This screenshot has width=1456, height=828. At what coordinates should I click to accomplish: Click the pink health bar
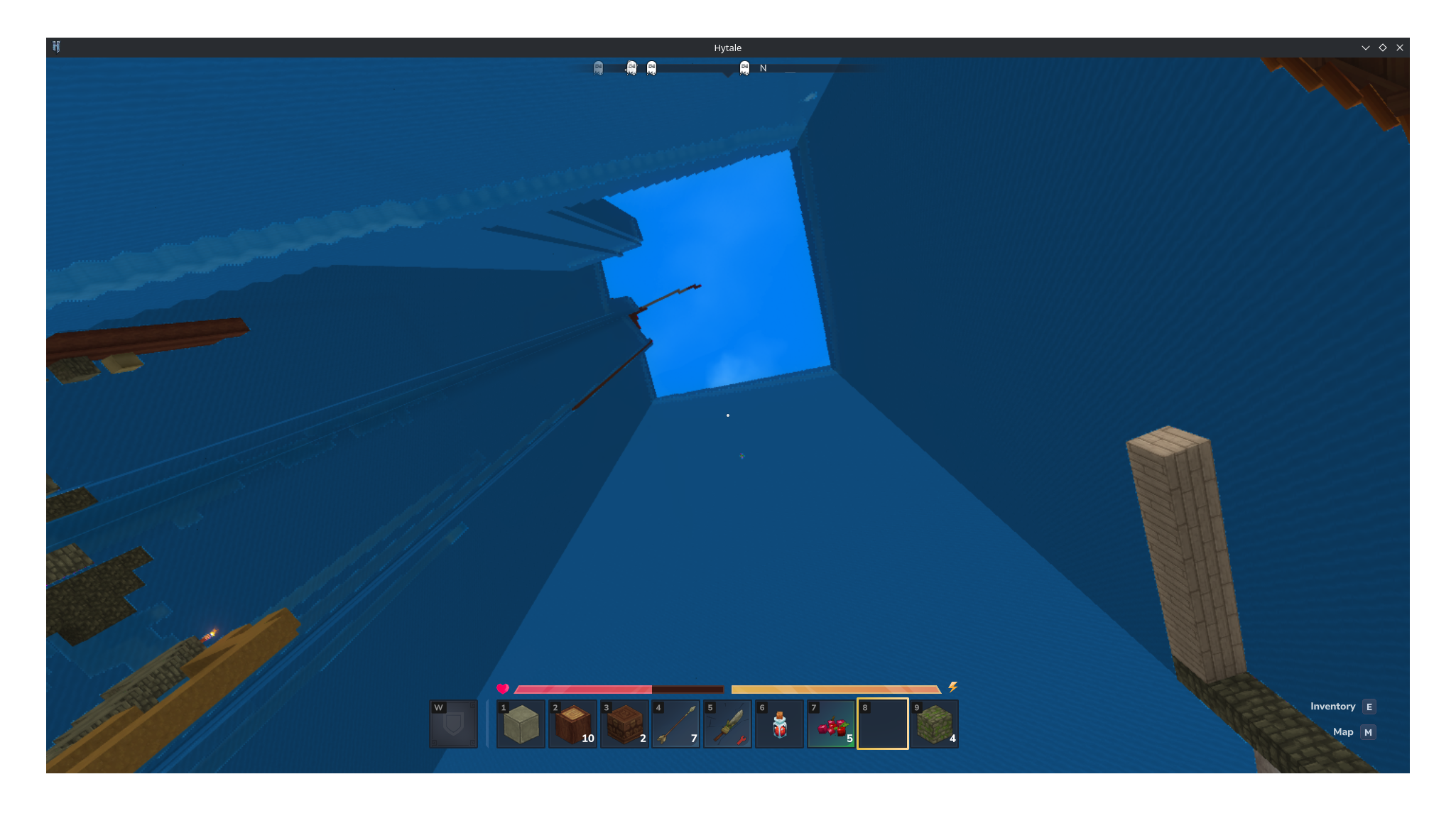(582, 689)
